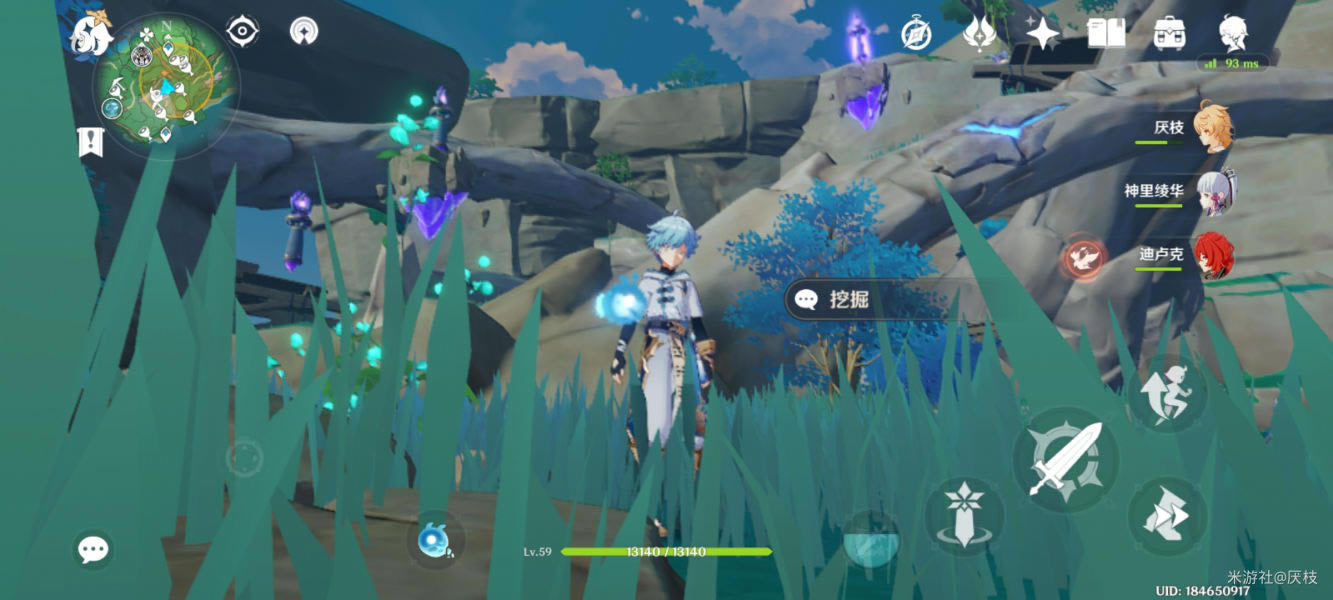Switch to party member 厌枝

(x=1212, y=128)
